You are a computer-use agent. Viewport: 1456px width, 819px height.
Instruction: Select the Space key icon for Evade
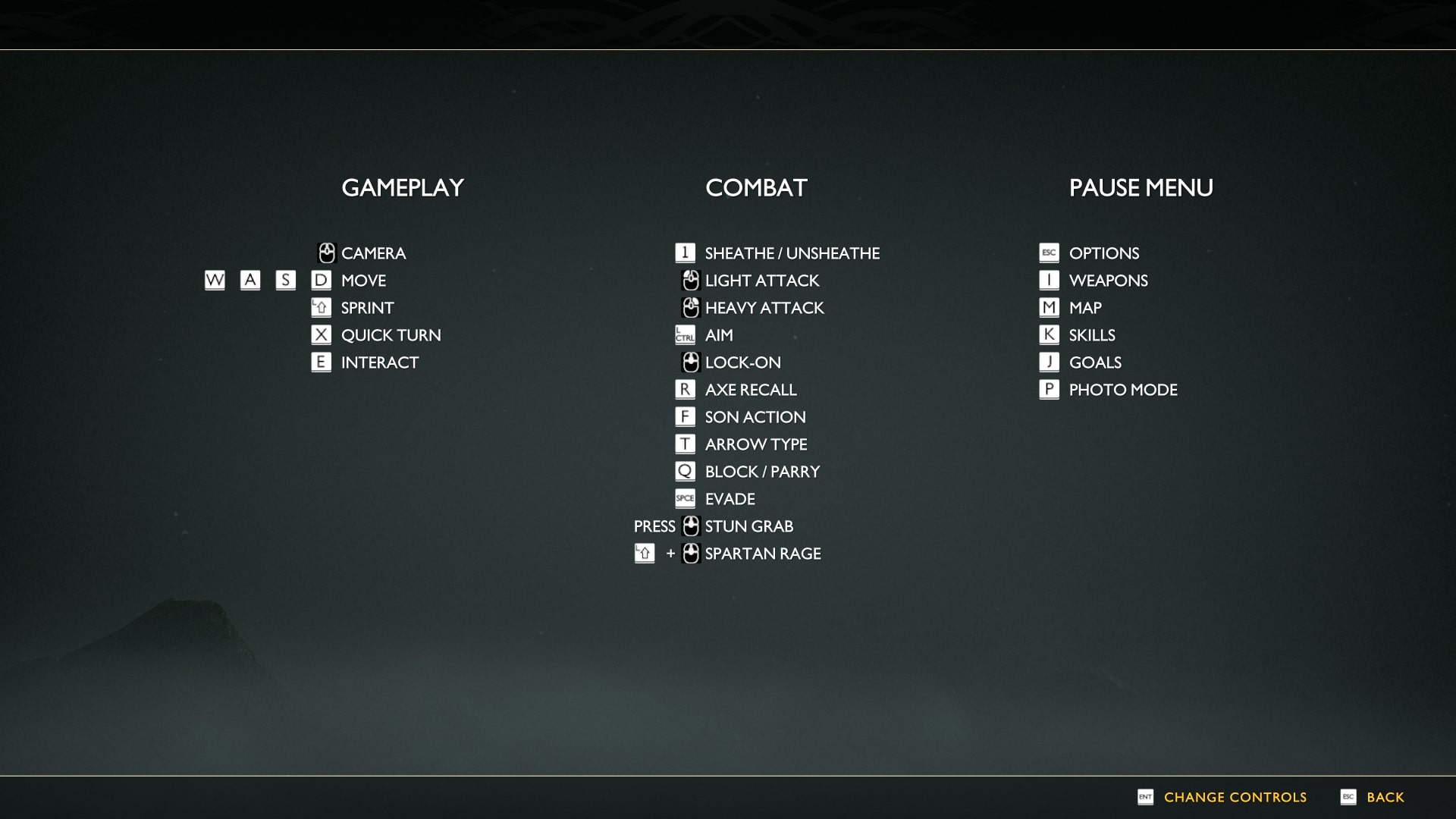tap(685, 498)
